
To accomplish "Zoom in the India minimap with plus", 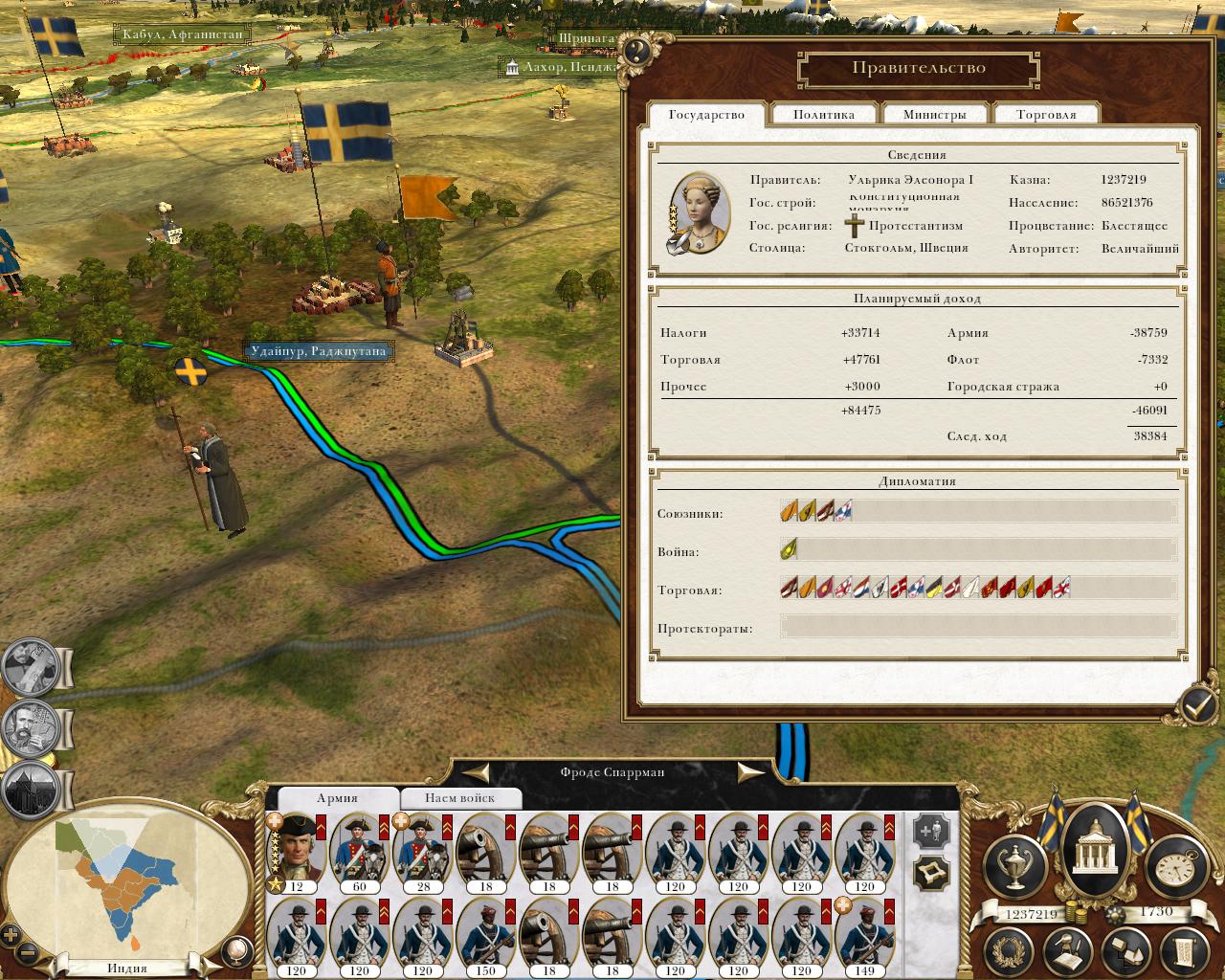I will point(11,935).
